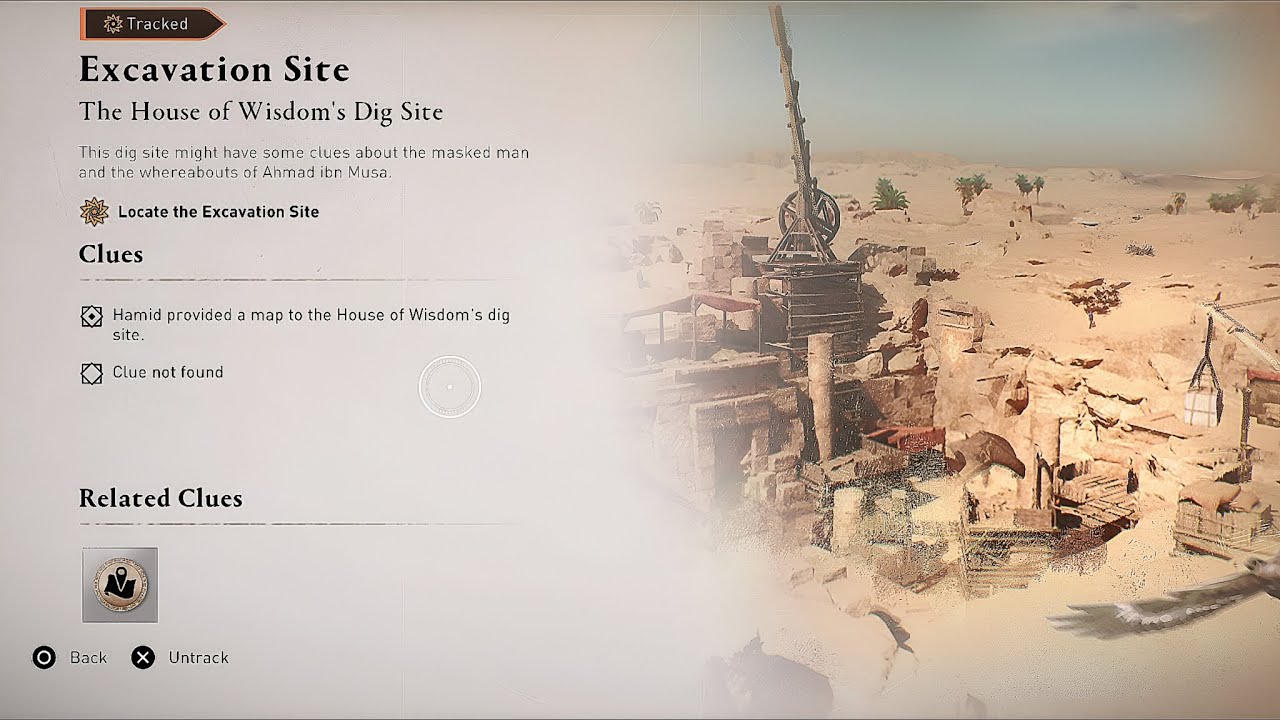Select the Locate the Excavation Site objective
1280x720 pixels.
(x=221, y=212)
